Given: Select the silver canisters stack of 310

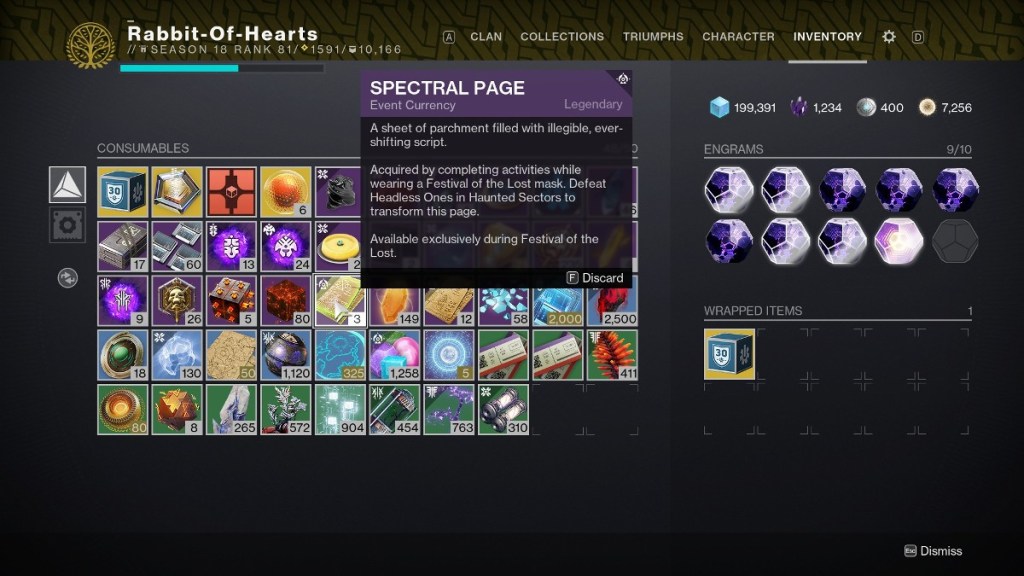Looking at the screenshot, I should click(503, 410).
